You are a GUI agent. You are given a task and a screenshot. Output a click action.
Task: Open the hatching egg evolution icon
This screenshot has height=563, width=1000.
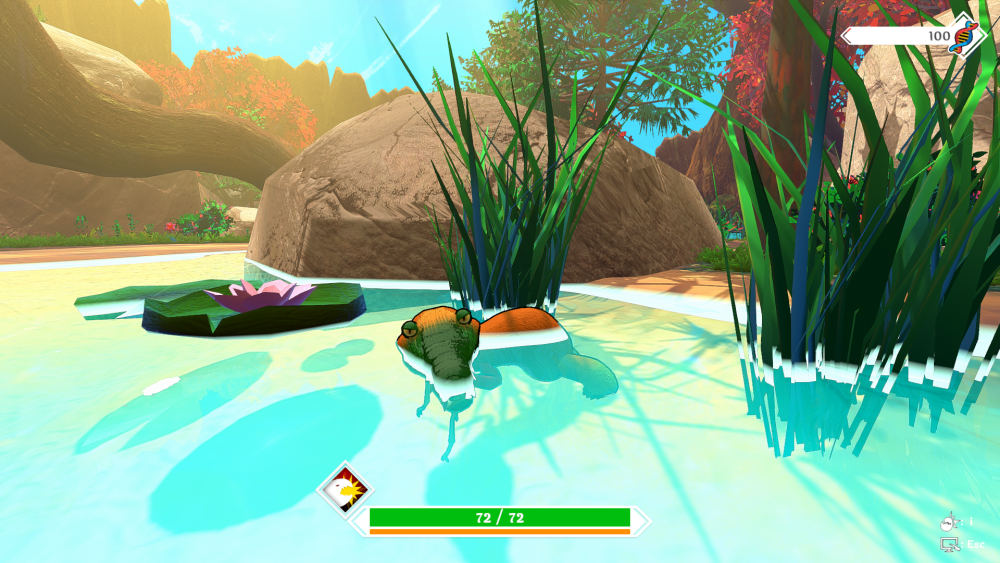(x=949, y=523)
